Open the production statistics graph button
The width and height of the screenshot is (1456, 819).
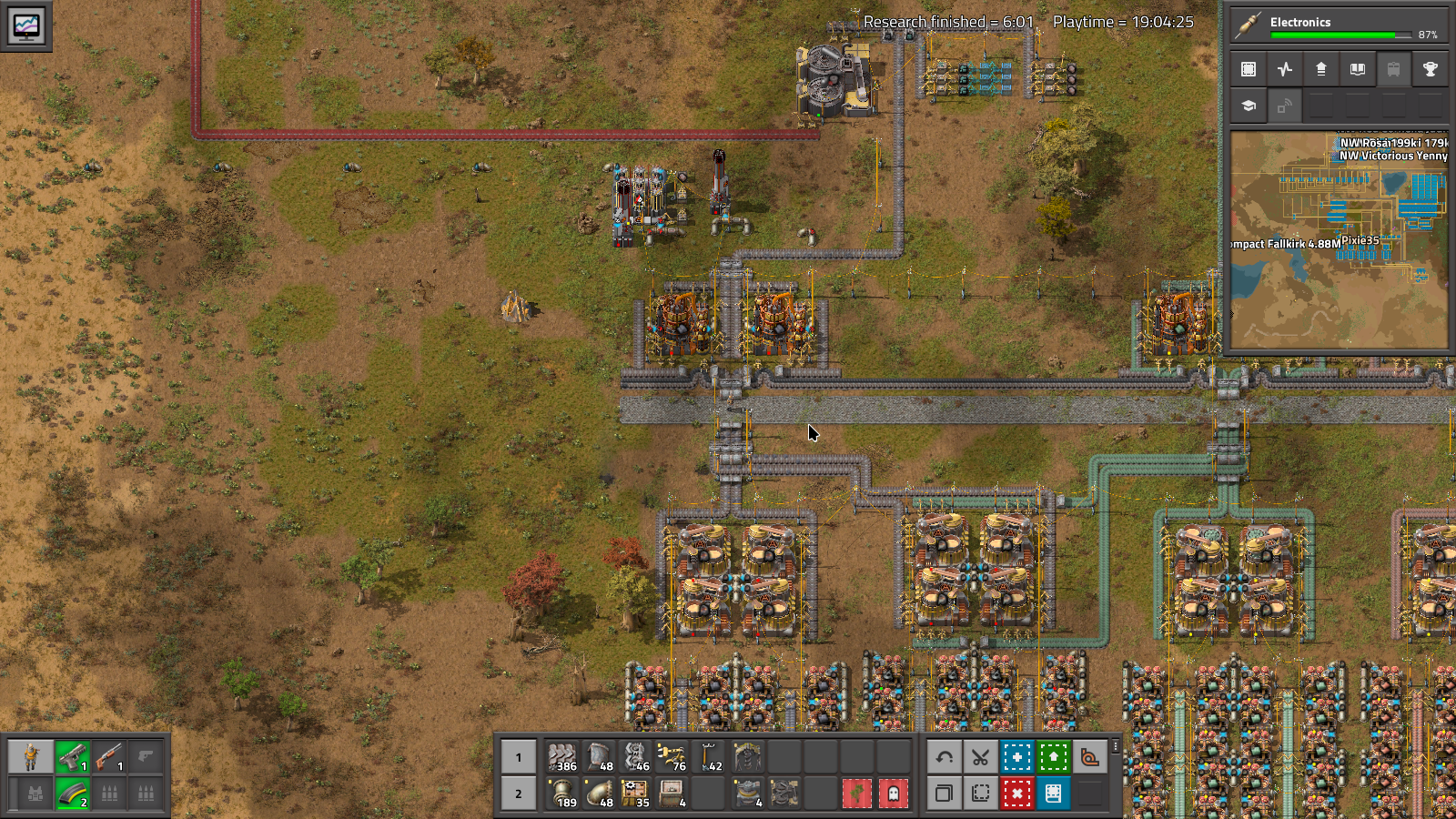pyautogui.click(x=1284, y=69)
